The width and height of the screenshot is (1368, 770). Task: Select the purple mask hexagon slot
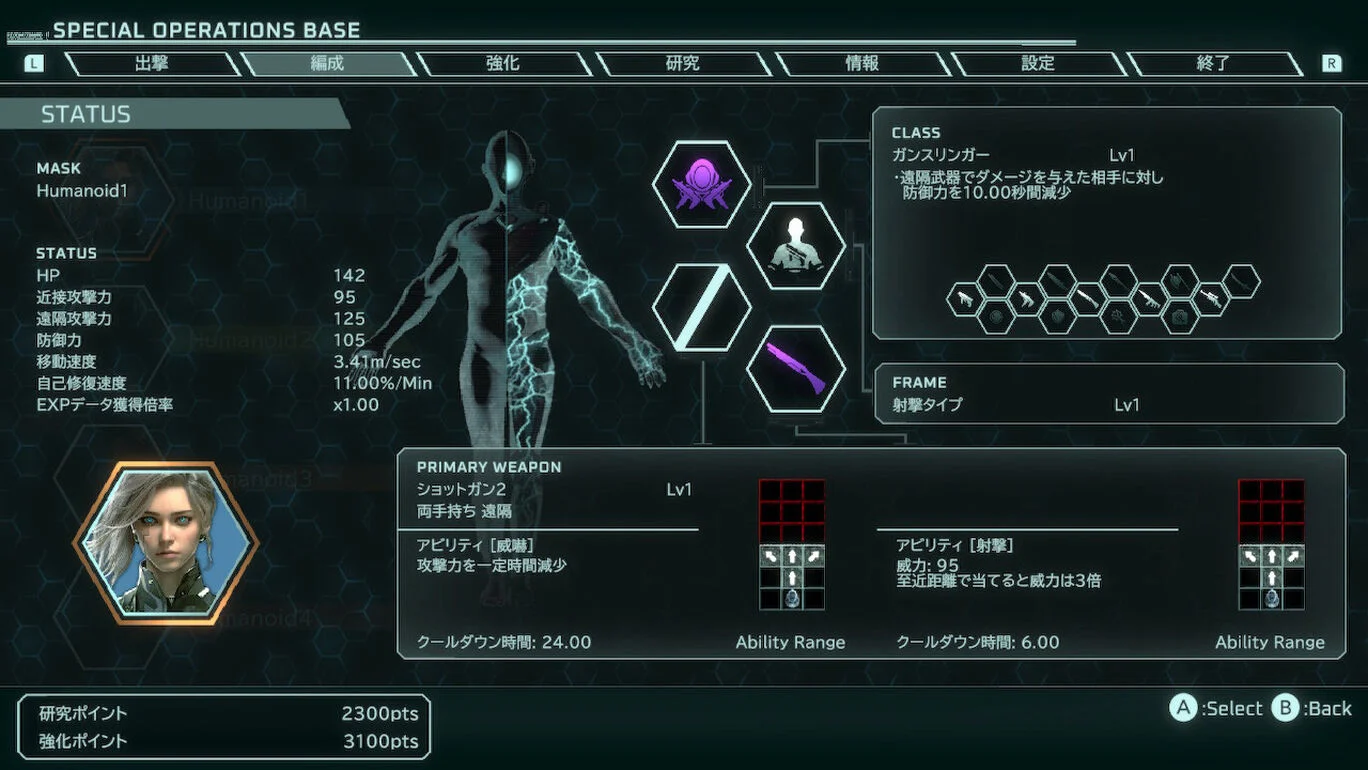point(701,185)
